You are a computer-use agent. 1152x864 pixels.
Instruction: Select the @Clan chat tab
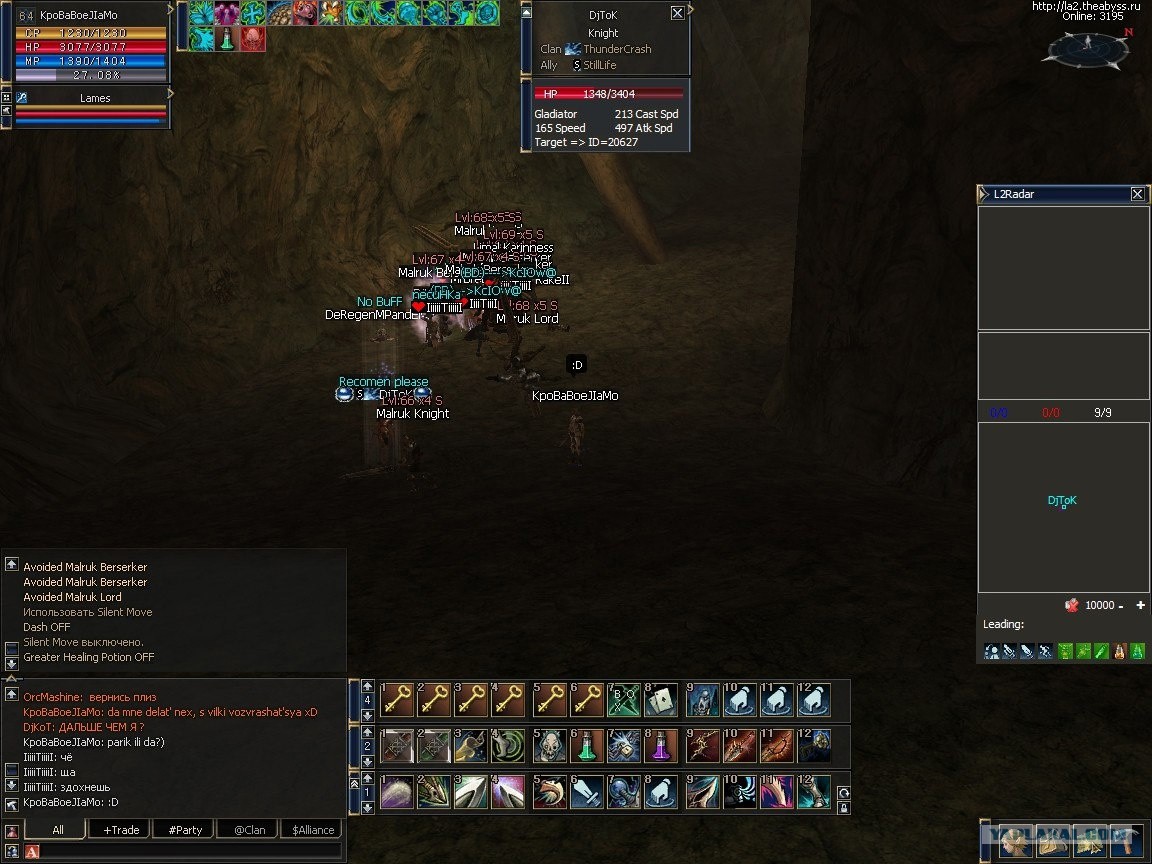[x=249, y=830]
